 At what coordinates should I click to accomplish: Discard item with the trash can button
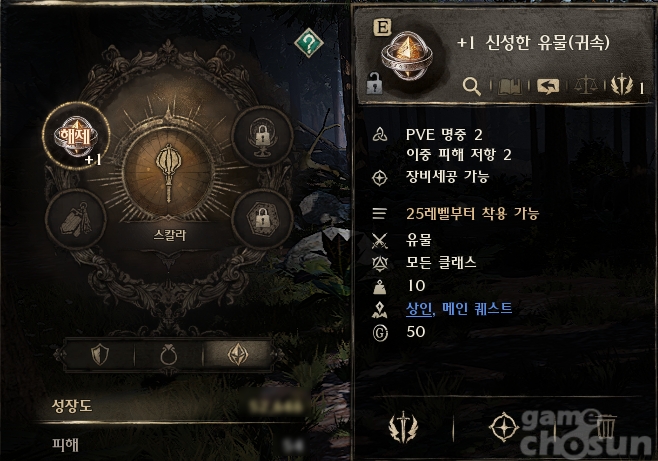pos(605,428)
